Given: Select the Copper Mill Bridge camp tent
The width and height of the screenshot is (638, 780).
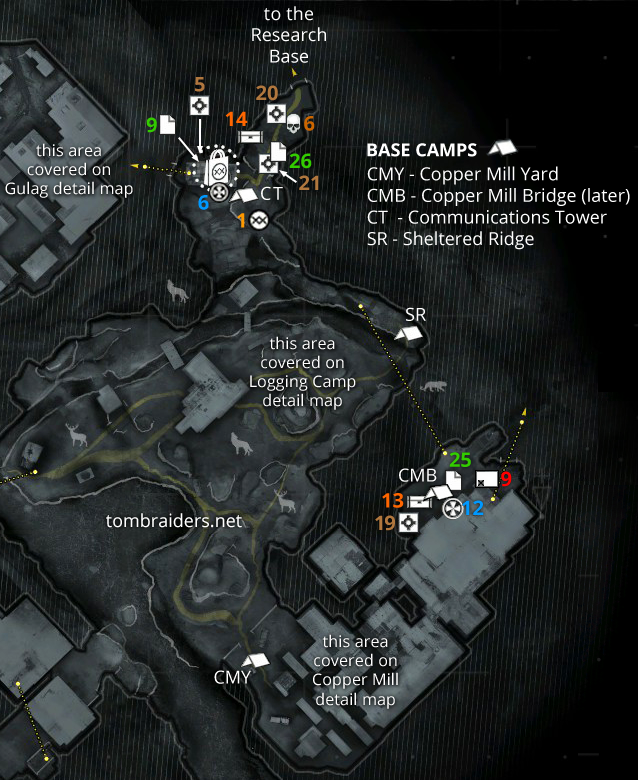Looking at the screenshot, I should point(439,492).
